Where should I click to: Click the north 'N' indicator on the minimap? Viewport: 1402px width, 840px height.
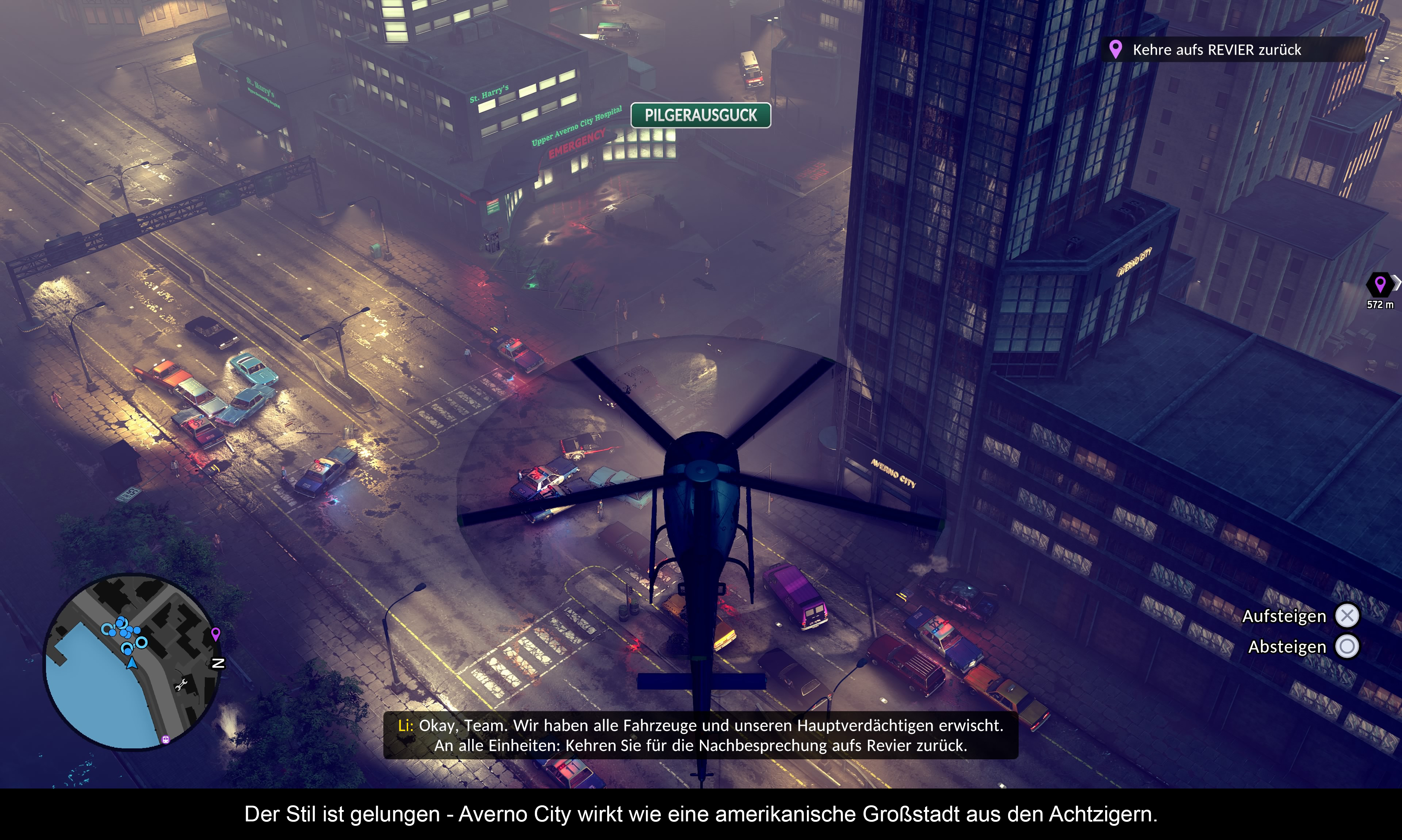[218, 663]
